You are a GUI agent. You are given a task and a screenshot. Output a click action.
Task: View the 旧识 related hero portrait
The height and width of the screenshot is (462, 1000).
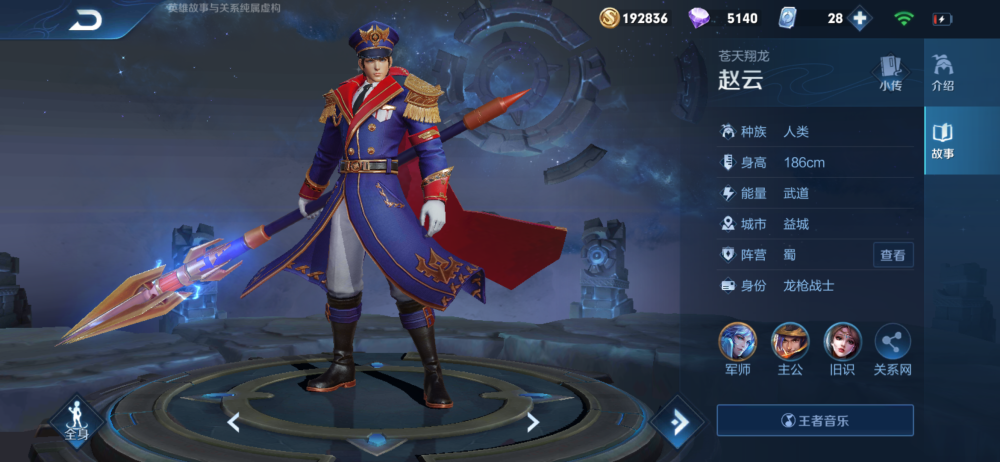(842, 343)
